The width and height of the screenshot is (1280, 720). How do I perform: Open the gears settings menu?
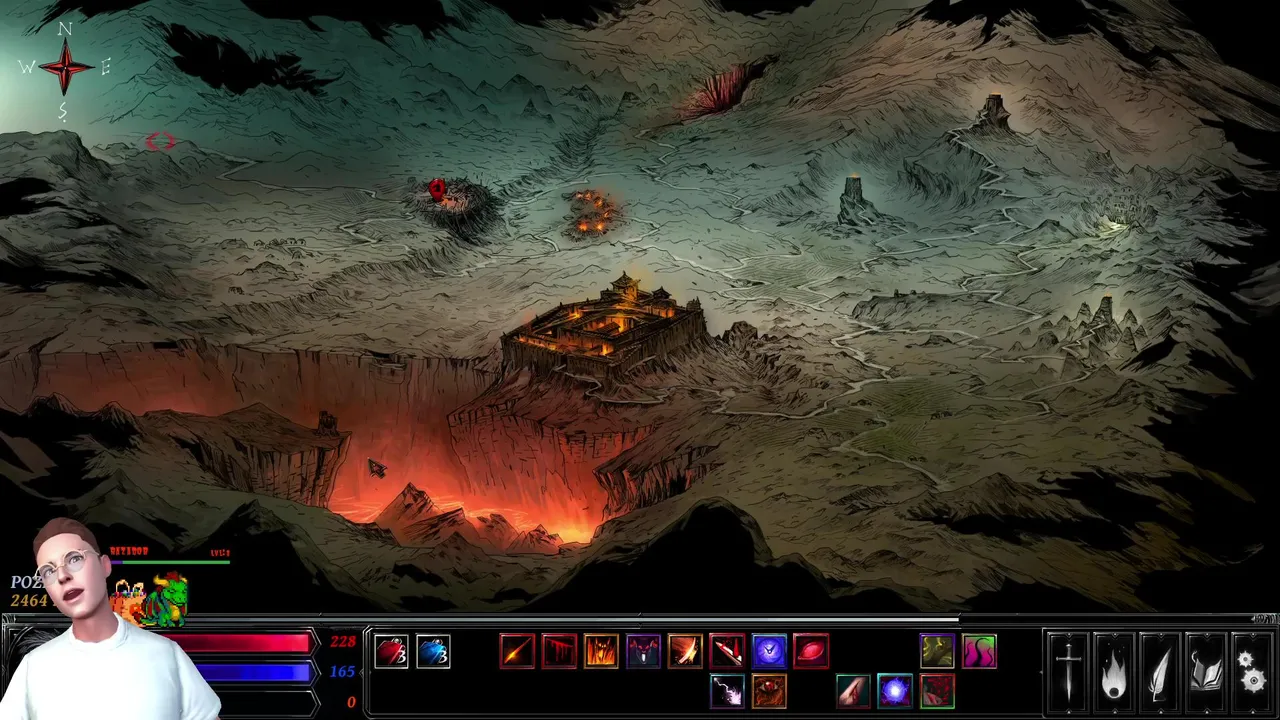pyautogui.click(x=1250, y=672)
